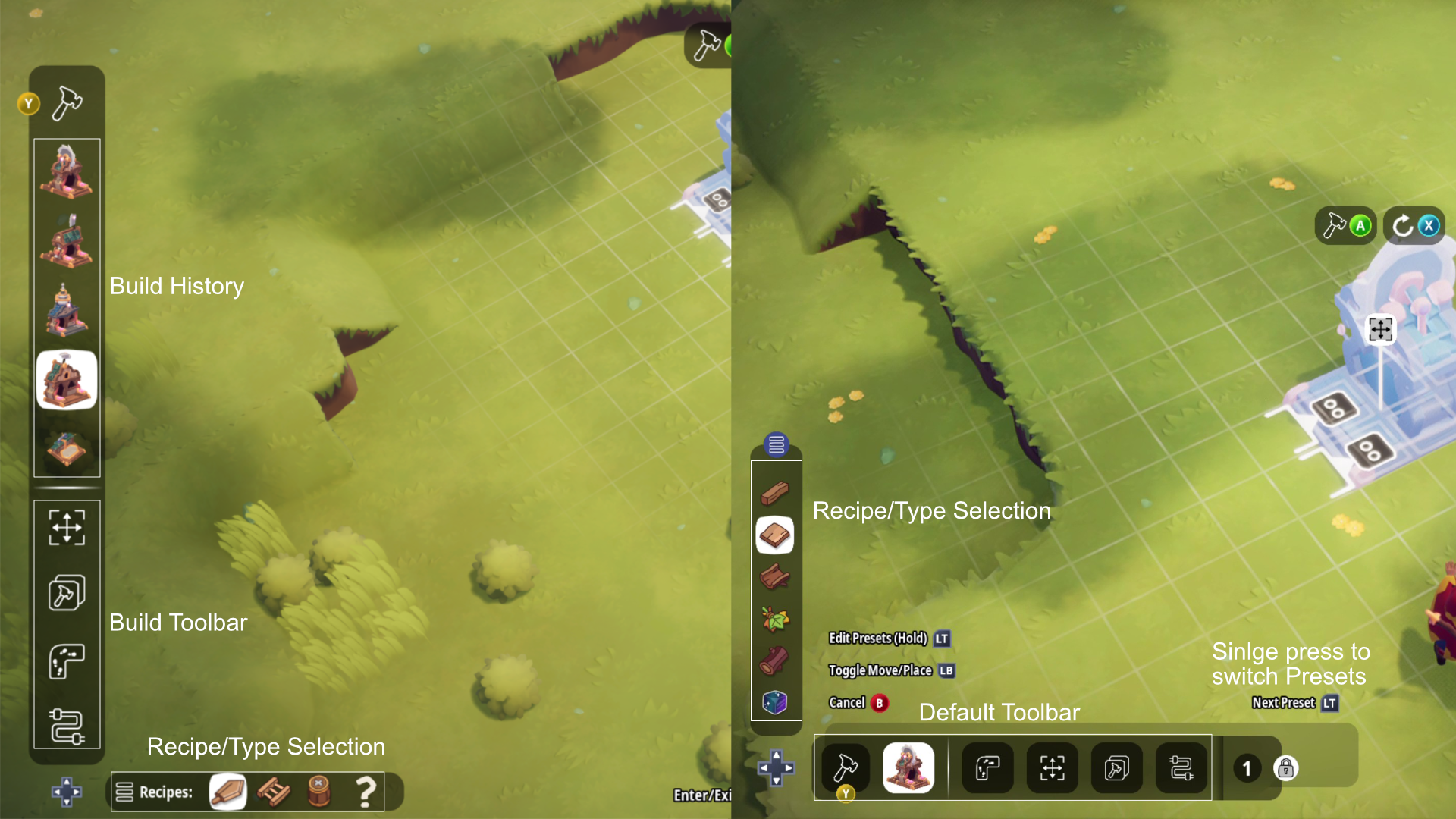The image size is (1456, 819).
Task: Choose the blue cube recipe
Action: (x=775, y=702)
